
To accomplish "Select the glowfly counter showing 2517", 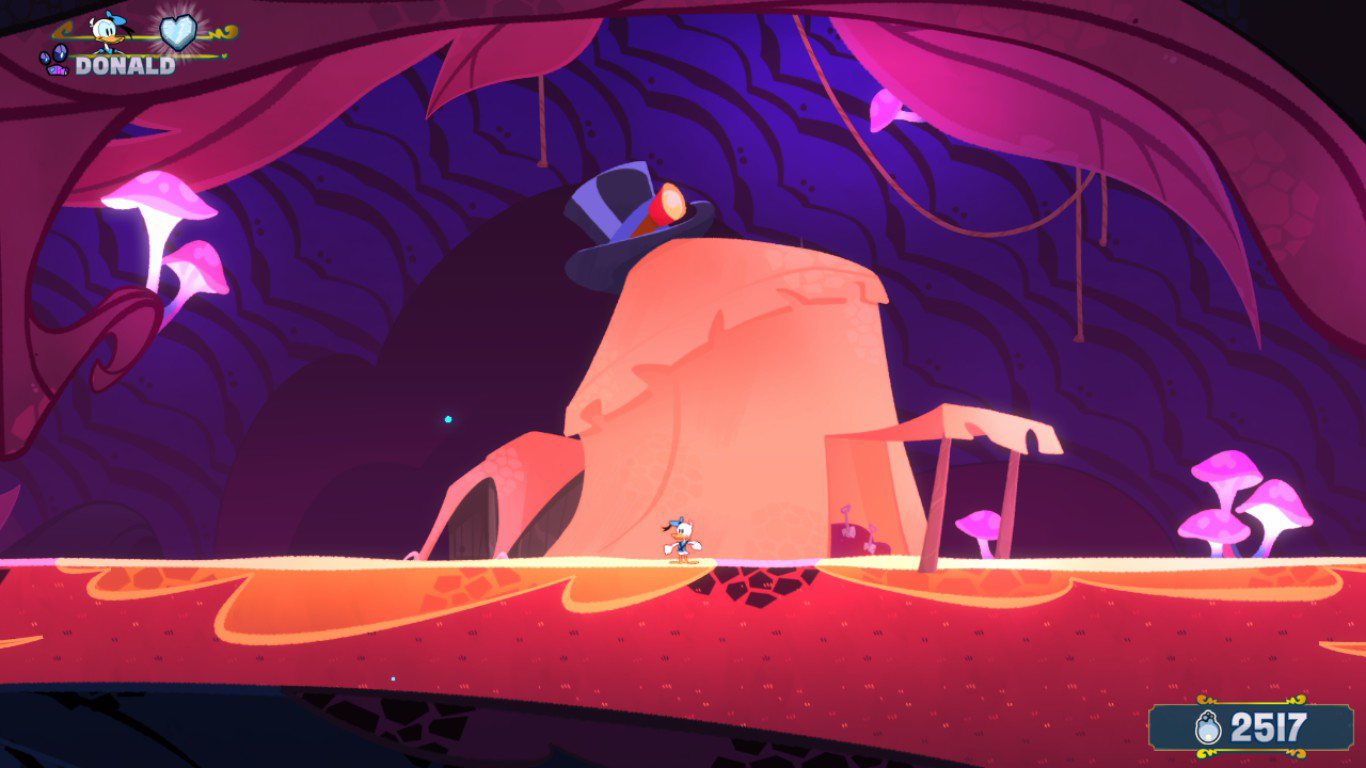I will (1260, 729).
